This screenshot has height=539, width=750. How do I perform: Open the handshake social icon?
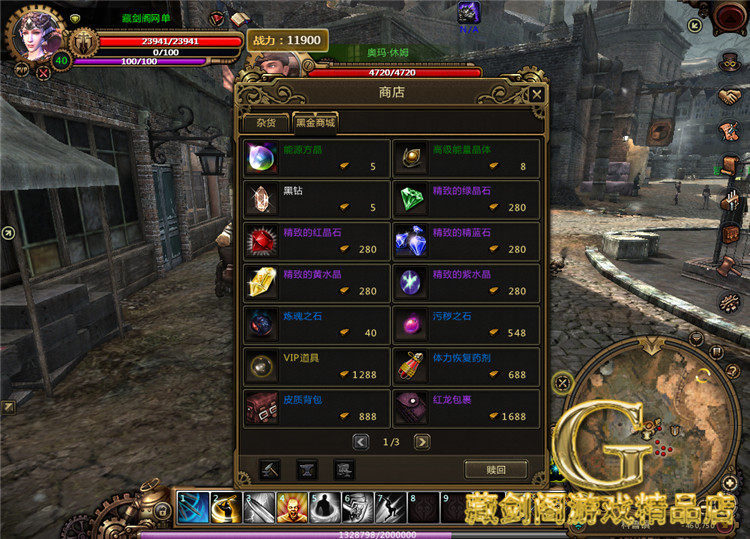tap(729, 96)
